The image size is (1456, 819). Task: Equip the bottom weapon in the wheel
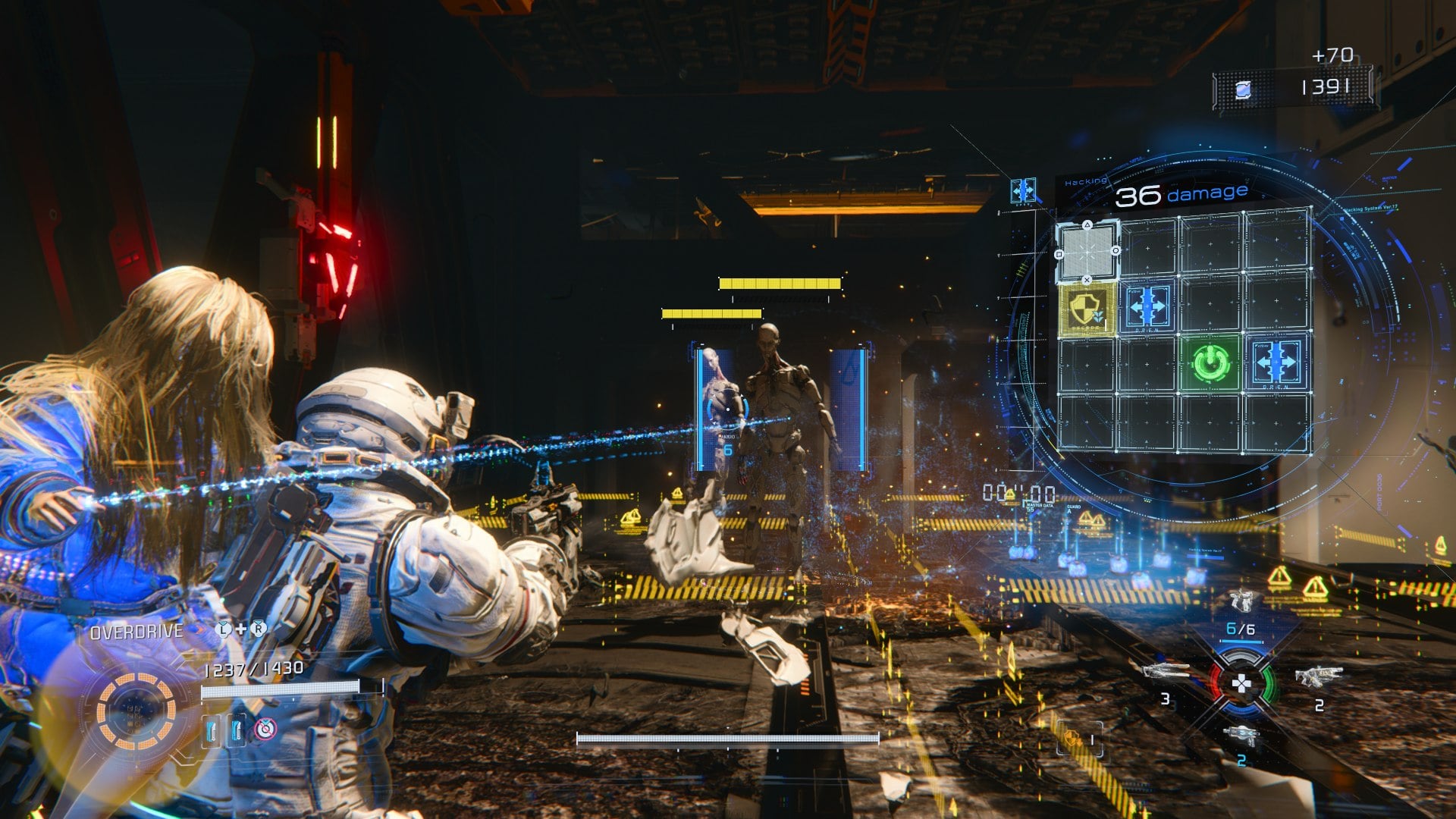point(1241,734)
